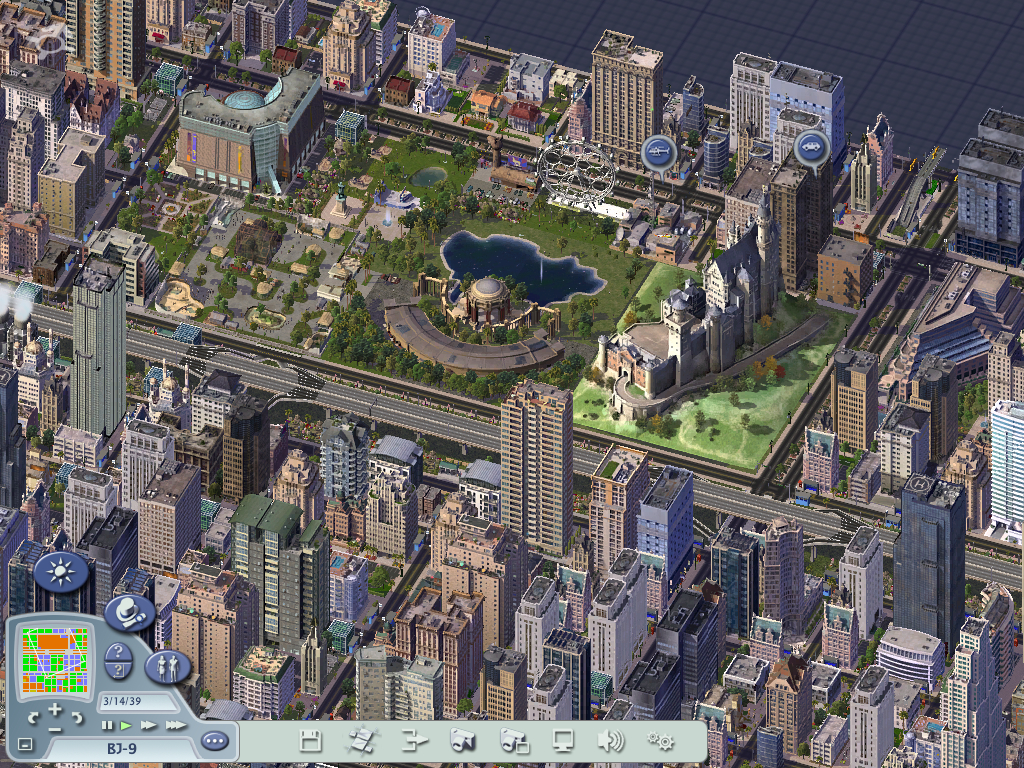This screenshot has width=1024, height=768.
Task: Zoom out with the minus button
Action: pos(55,729)
